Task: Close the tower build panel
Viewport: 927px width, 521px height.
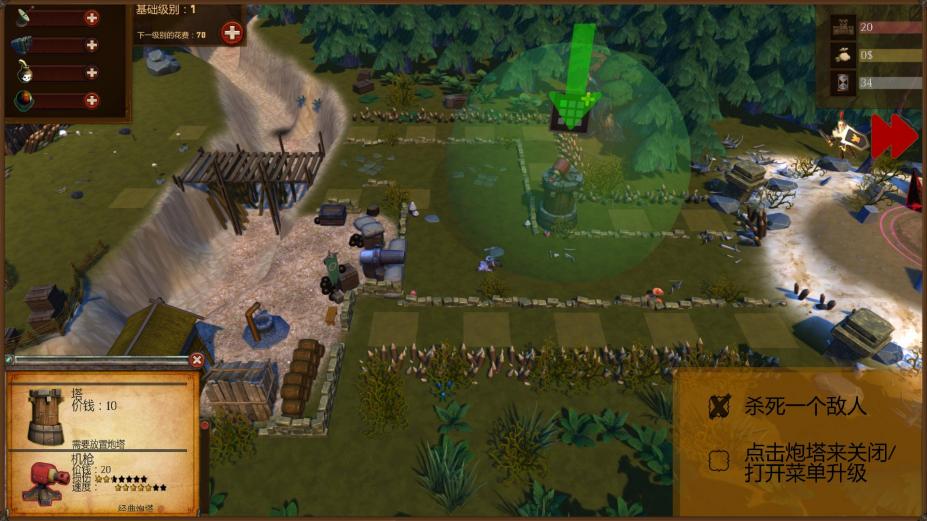Action: tap(197, 360)
